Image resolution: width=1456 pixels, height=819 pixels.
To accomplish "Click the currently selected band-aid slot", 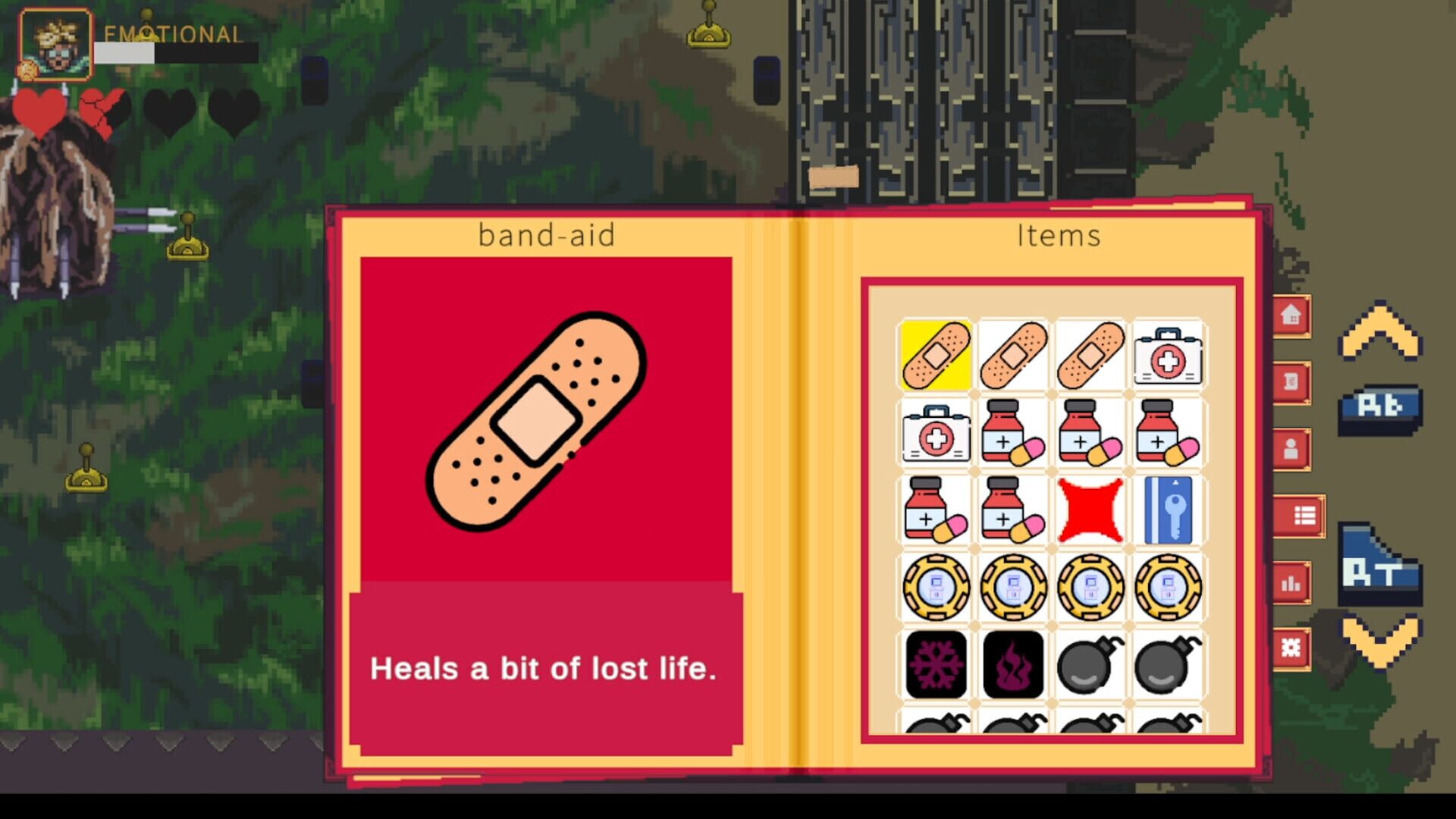I will click(x=936, y=355).
